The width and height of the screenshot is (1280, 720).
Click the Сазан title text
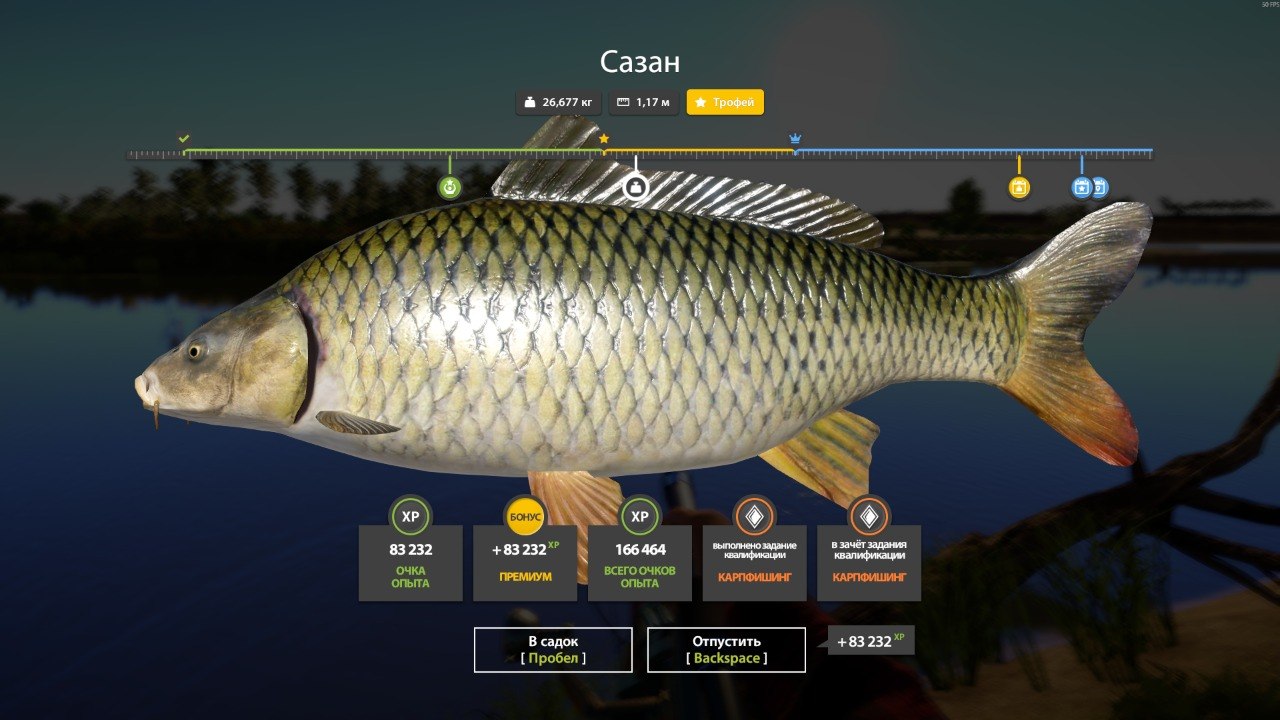click(639, 62)
